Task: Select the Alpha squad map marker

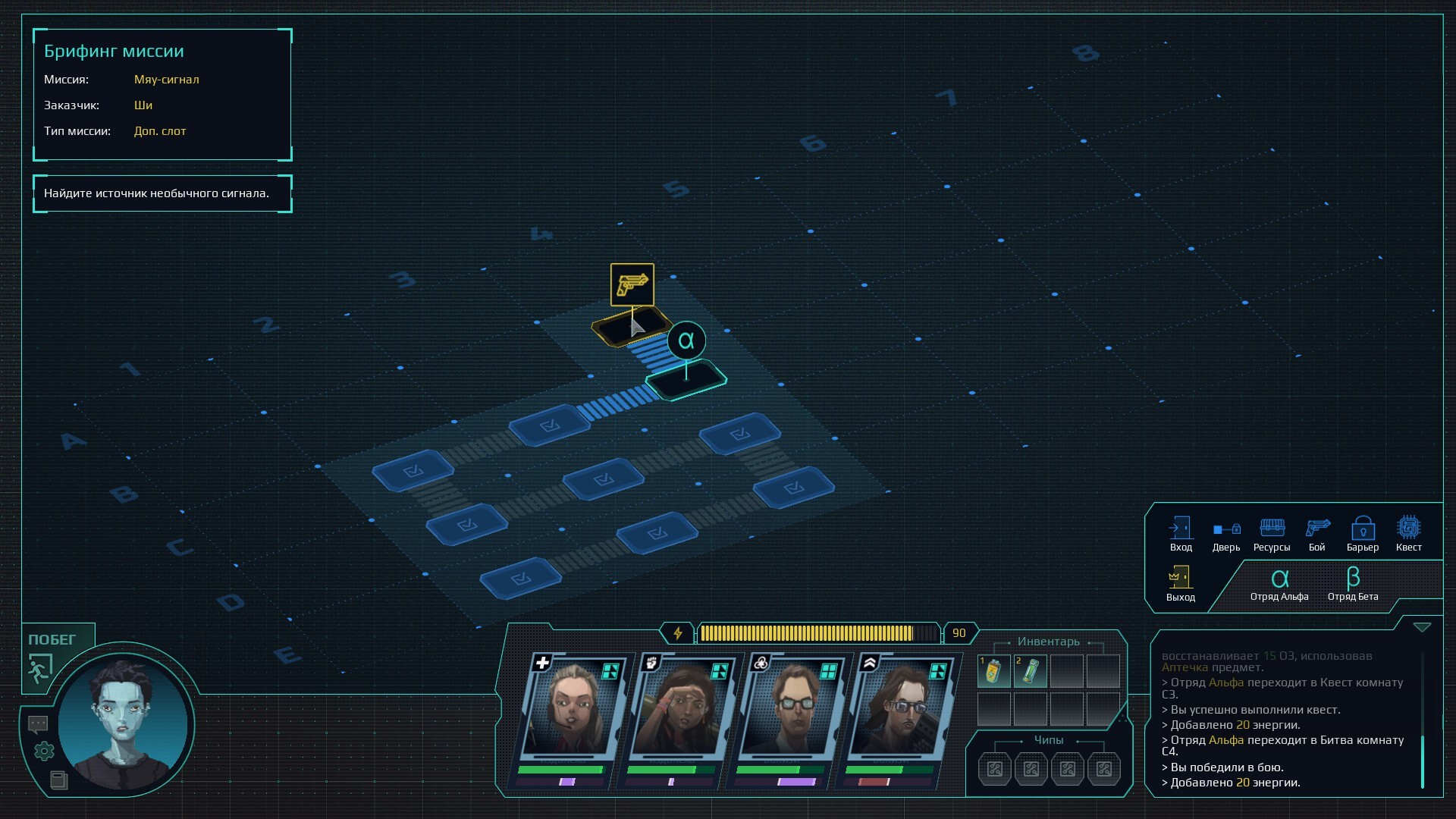Action: (x=686, y=341)
